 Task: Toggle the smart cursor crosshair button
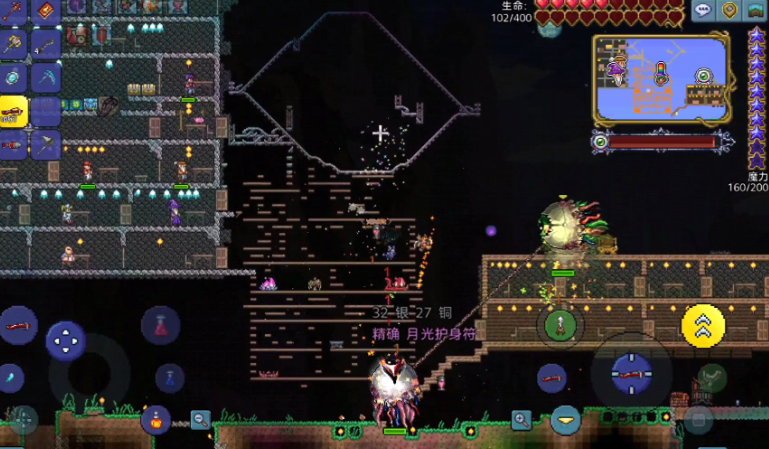tap(22, 418)
